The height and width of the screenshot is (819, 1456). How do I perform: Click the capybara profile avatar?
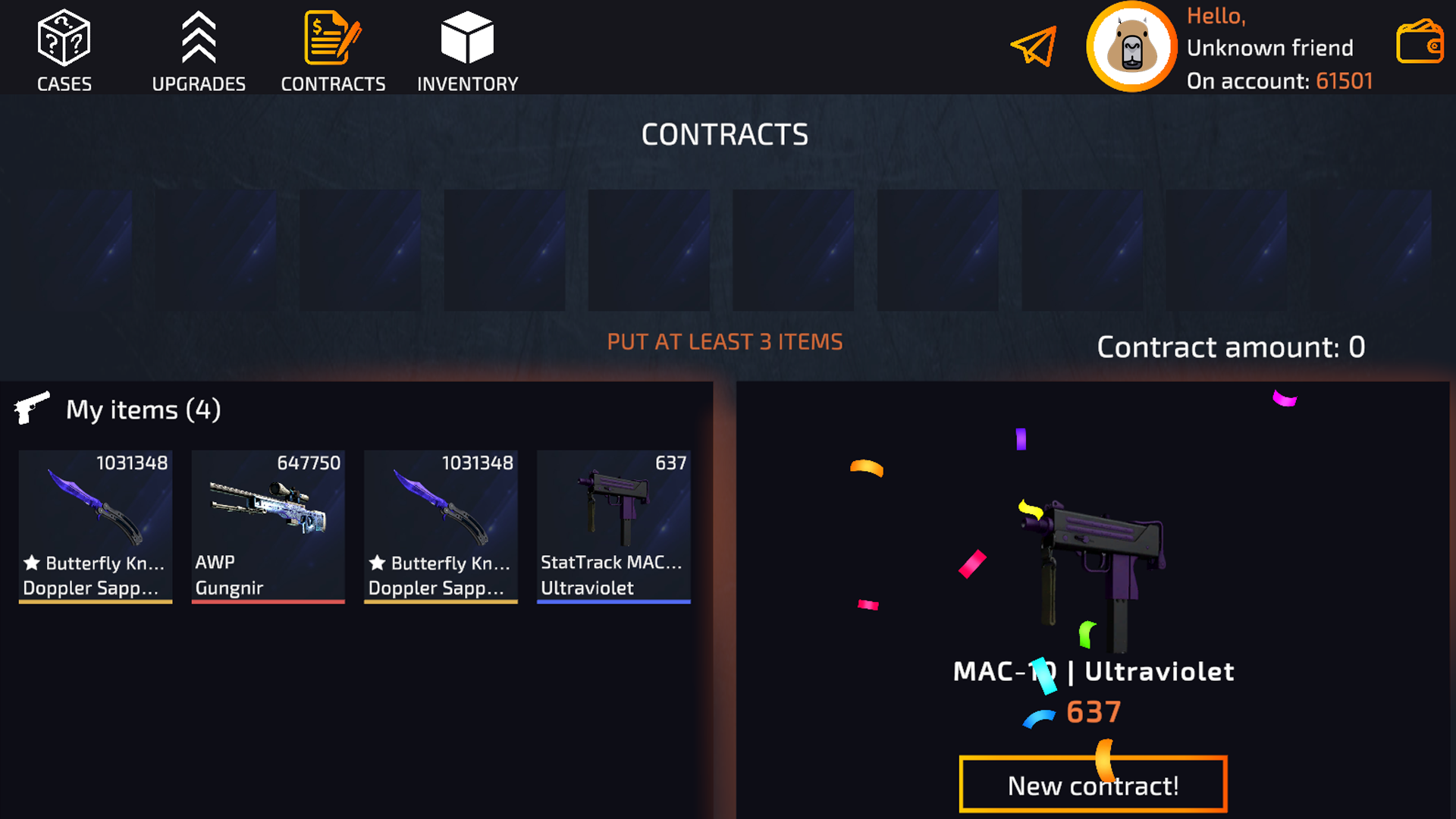[1131, 47]
